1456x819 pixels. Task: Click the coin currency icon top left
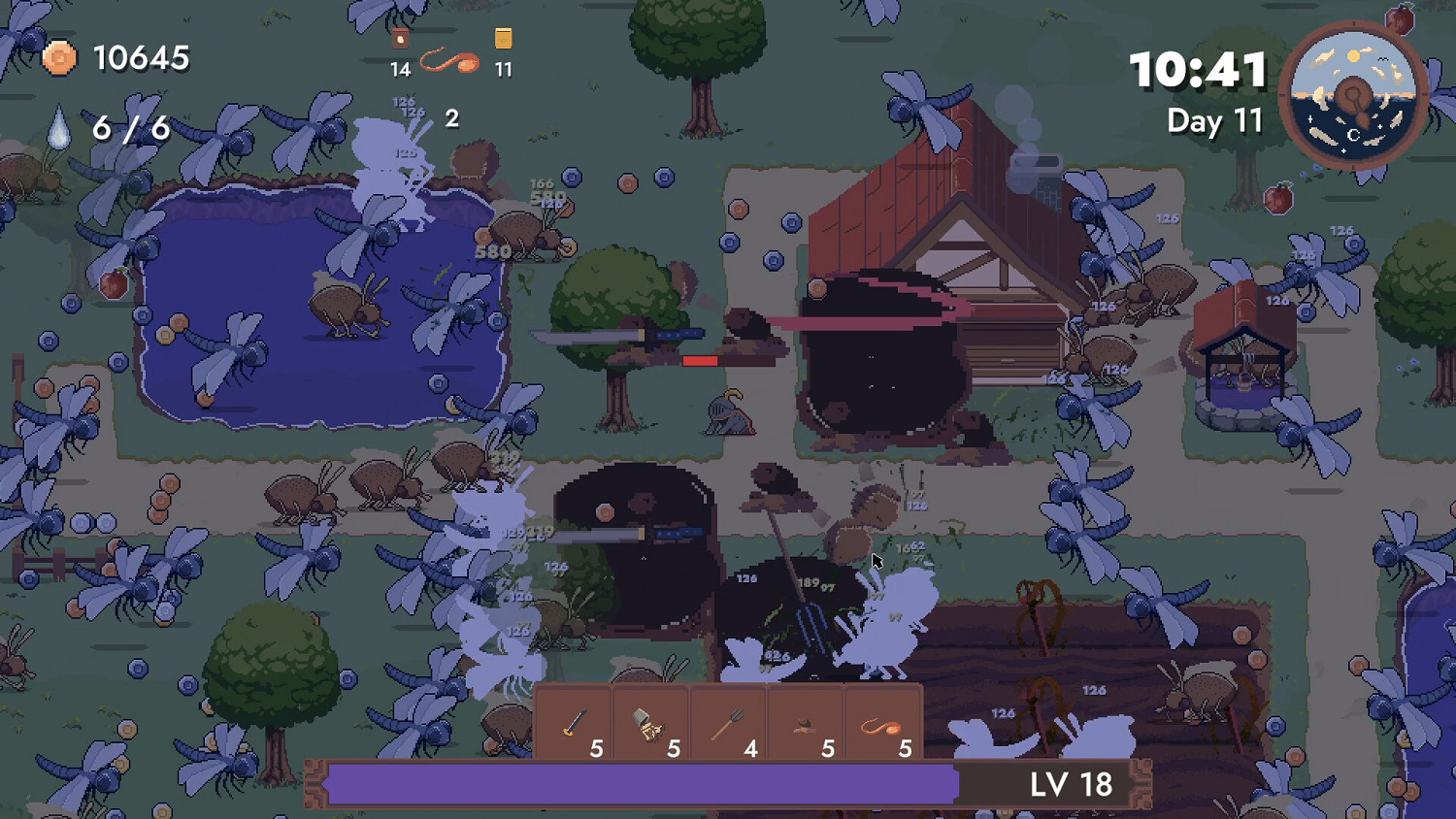coord(58,58)
